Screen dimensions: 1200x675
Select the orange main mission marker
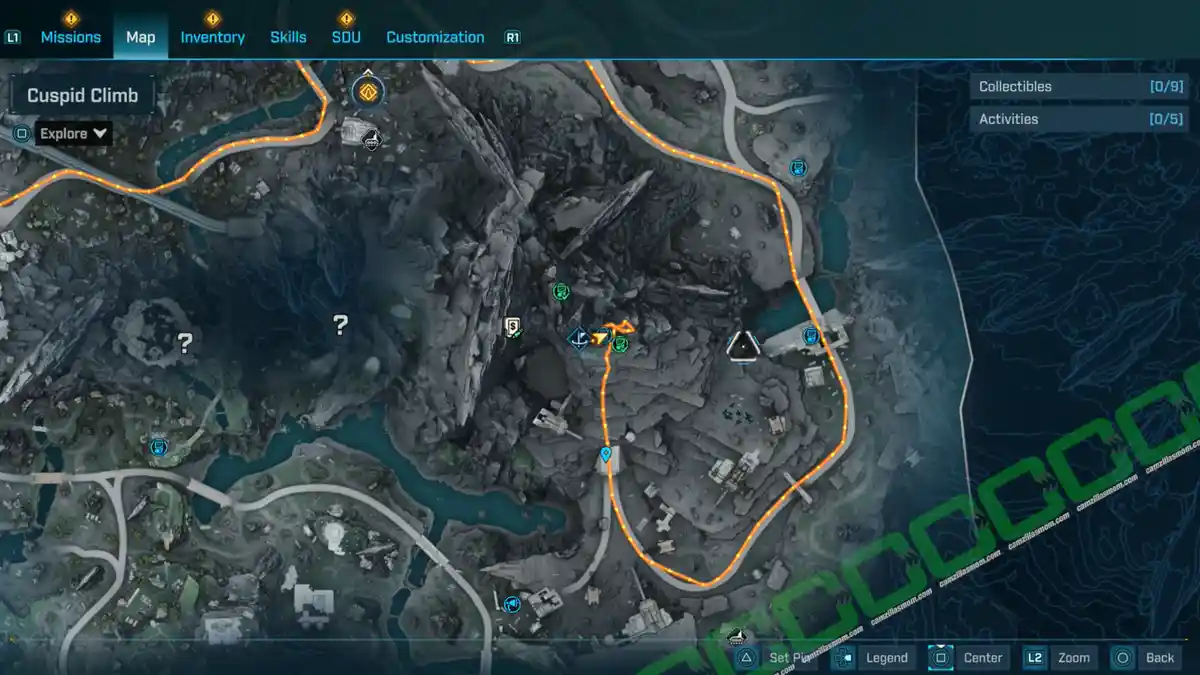pyautogui.click(x=368, y=92)
